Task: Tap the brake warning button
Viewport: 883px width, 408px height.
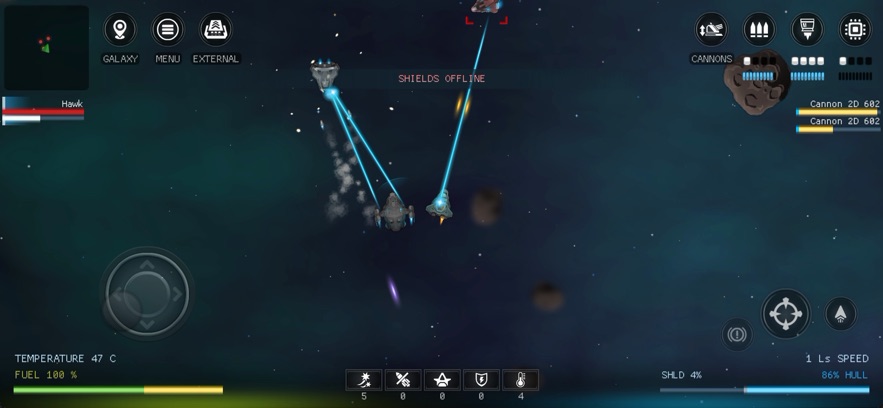Action: [x=737, y=334]
